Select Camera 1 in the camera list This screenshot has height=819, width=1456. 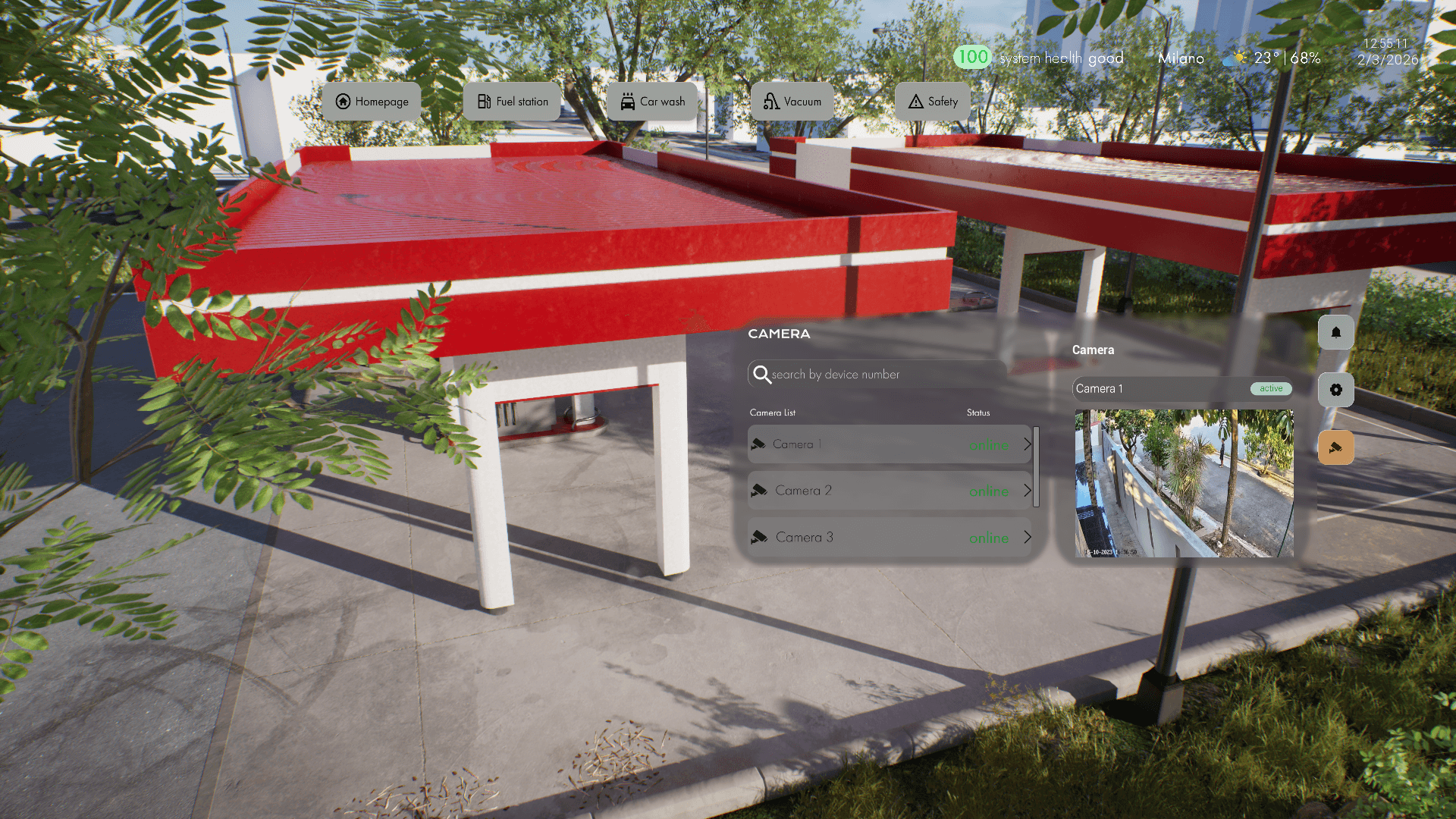[x=887, y=444]
